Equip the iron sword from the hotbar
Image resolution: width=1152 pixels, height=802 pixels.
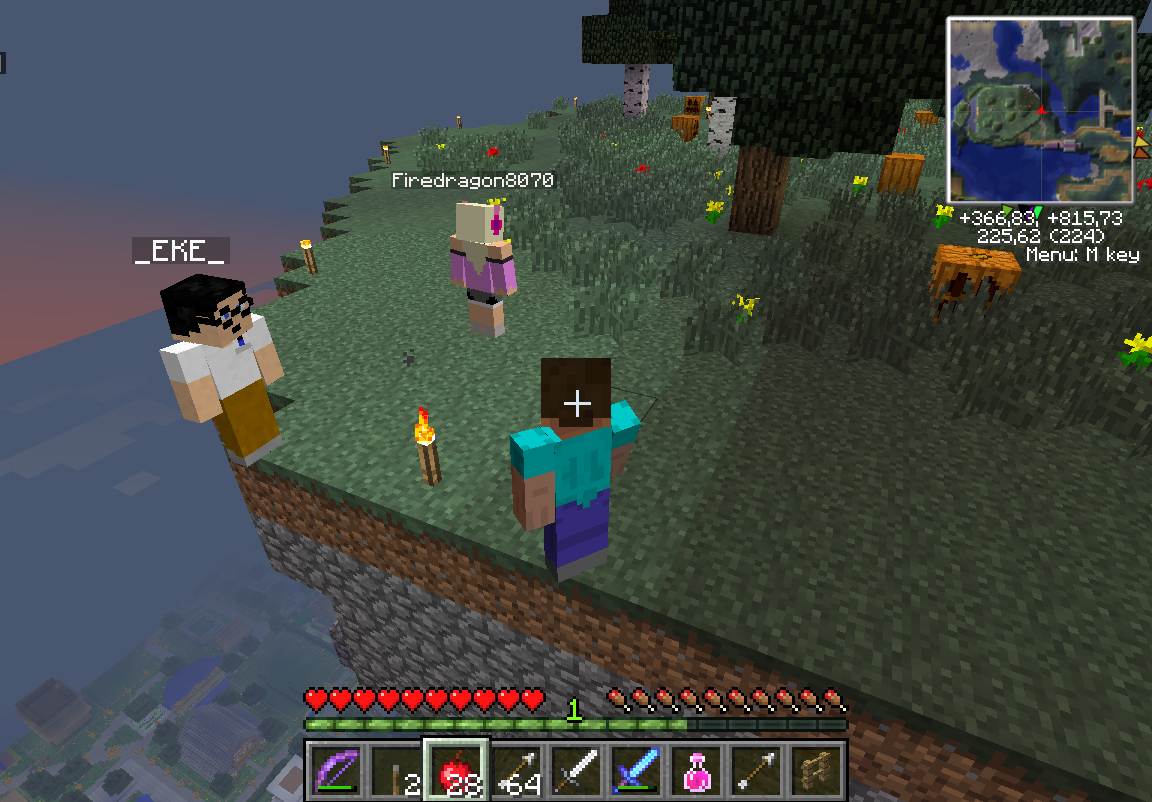(x=576, y=771)
